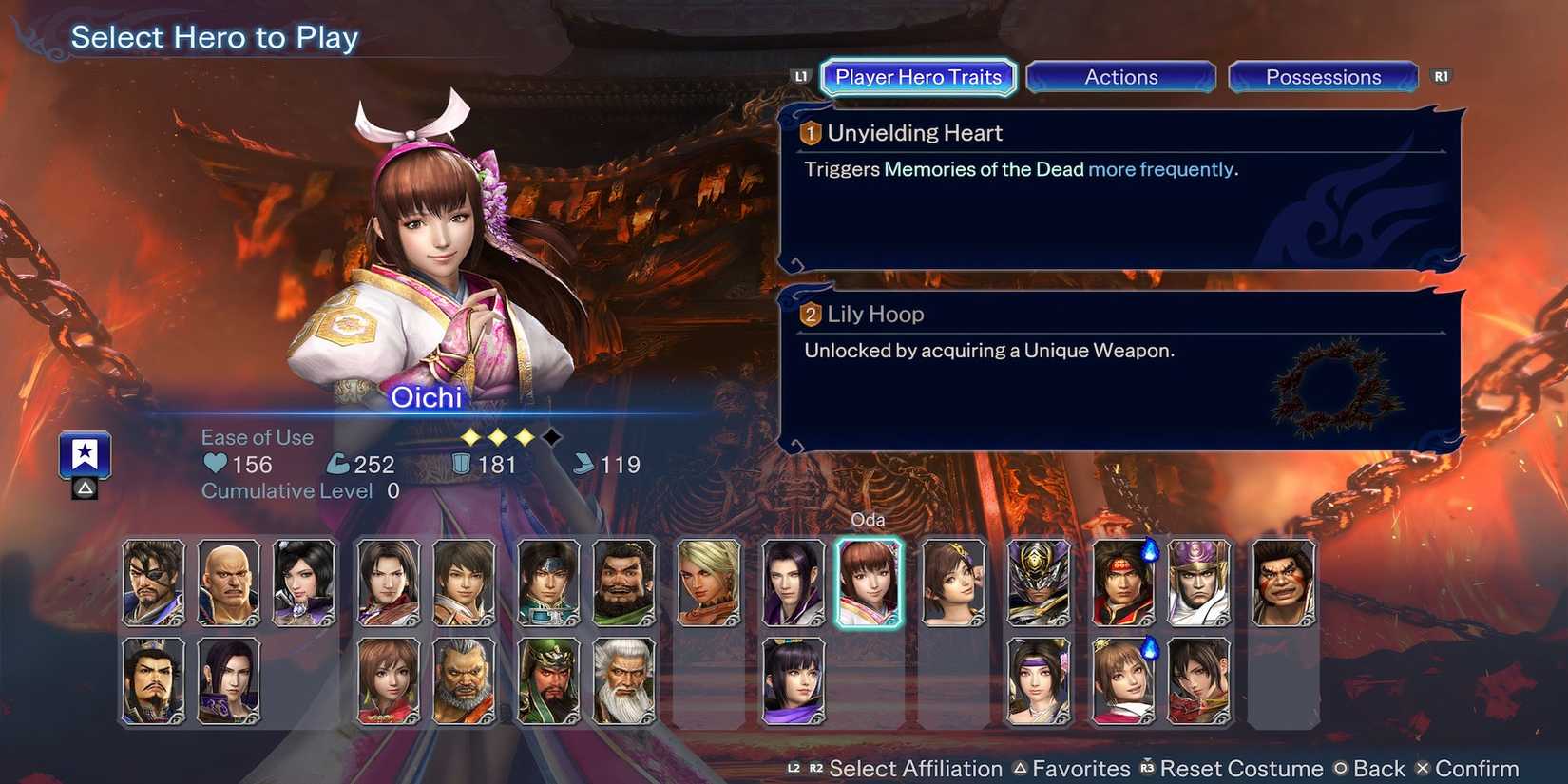Click Select Affiliation in the command bar
The width and height of the screenshot is (1568, 784).
coord(916,768)
